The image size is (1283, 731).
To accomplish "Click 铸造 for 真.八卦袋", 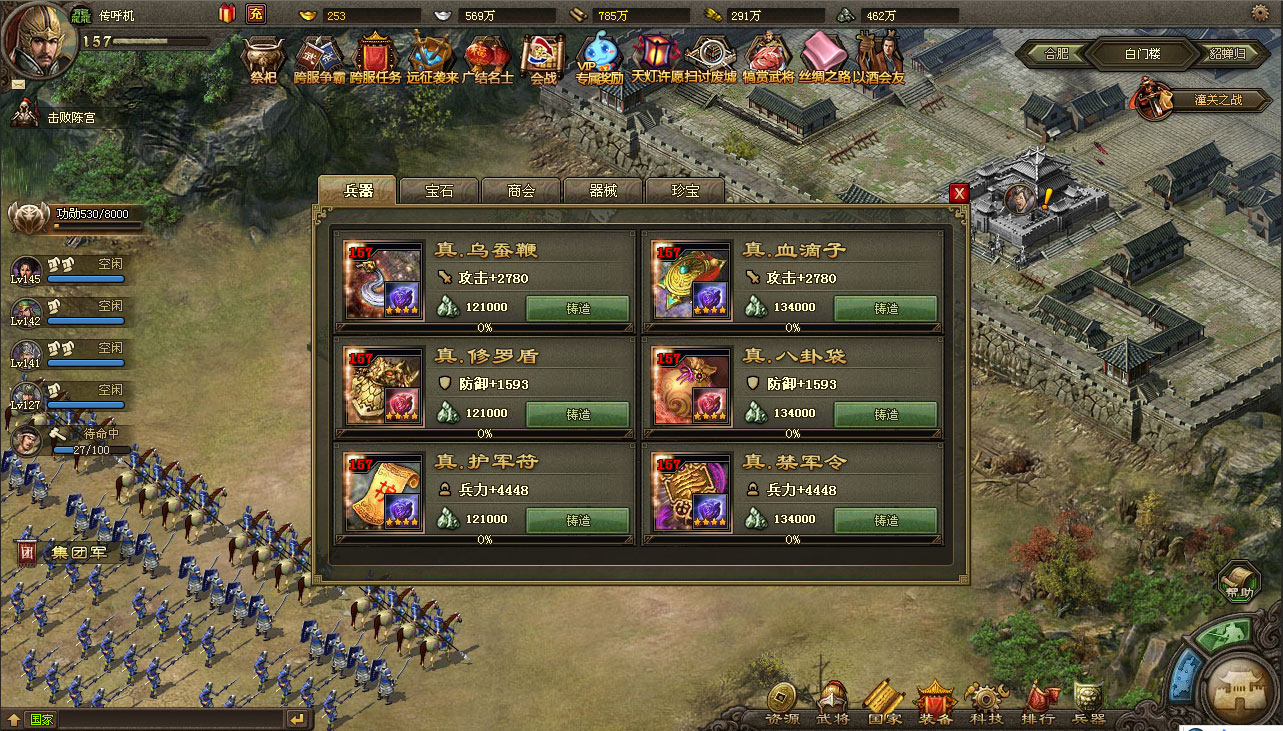I will [886, 414].
